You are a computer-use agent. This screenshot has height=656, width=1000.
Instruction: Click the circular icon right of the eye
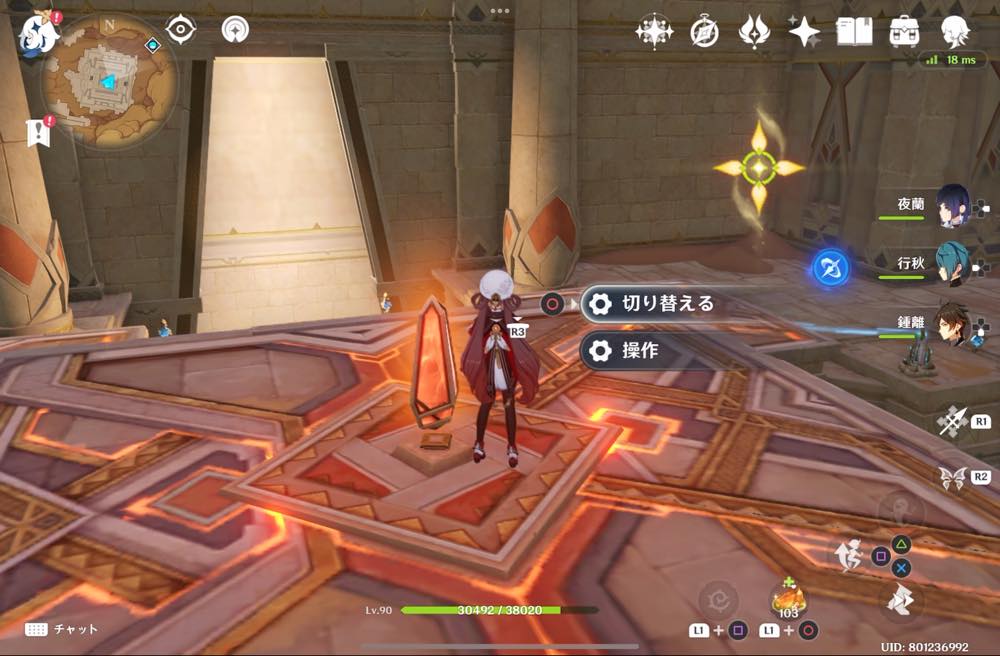235,29
